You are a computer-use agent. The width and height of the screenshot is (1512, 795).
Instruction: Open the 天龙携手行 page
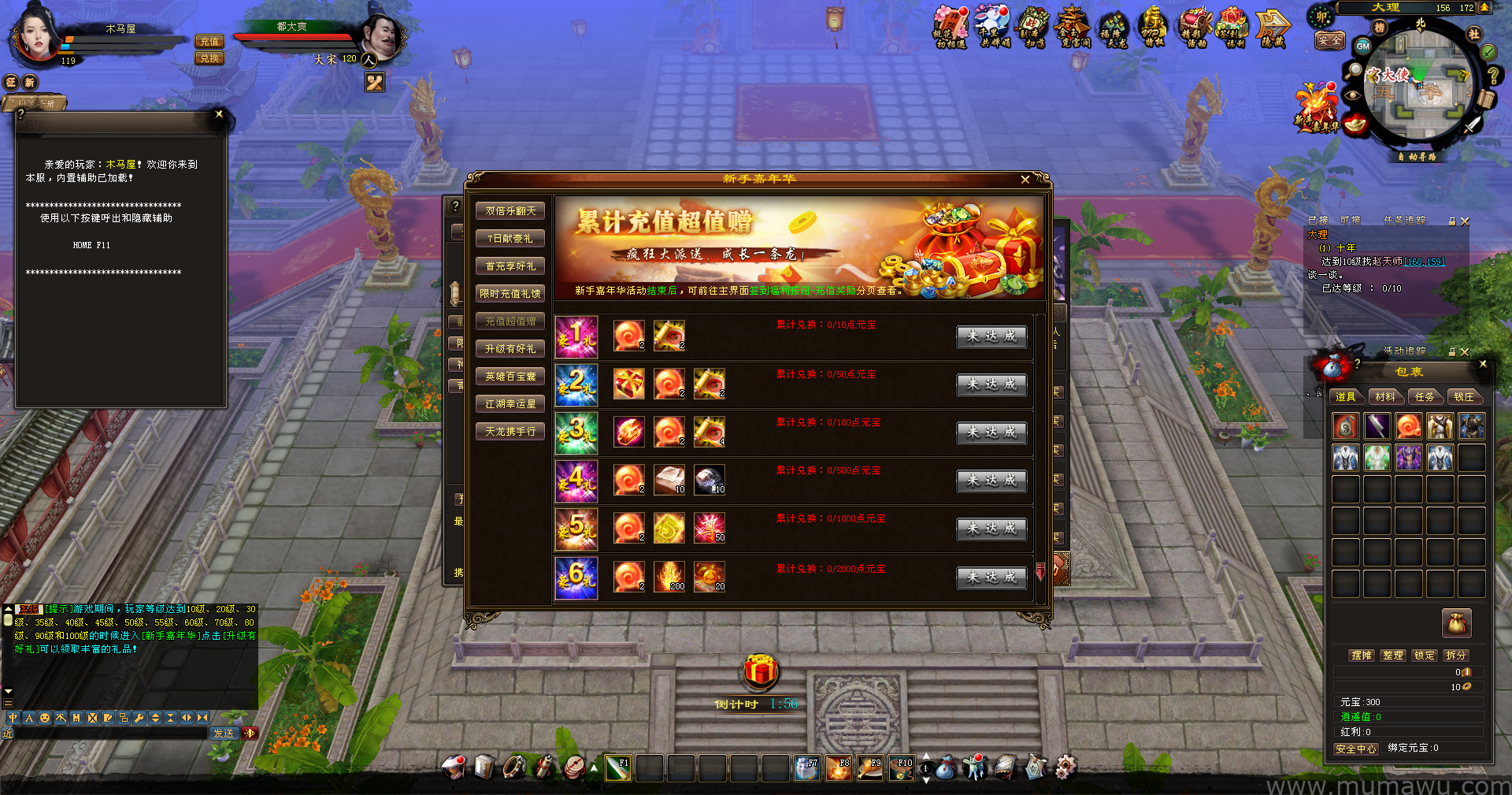[510, 432]
